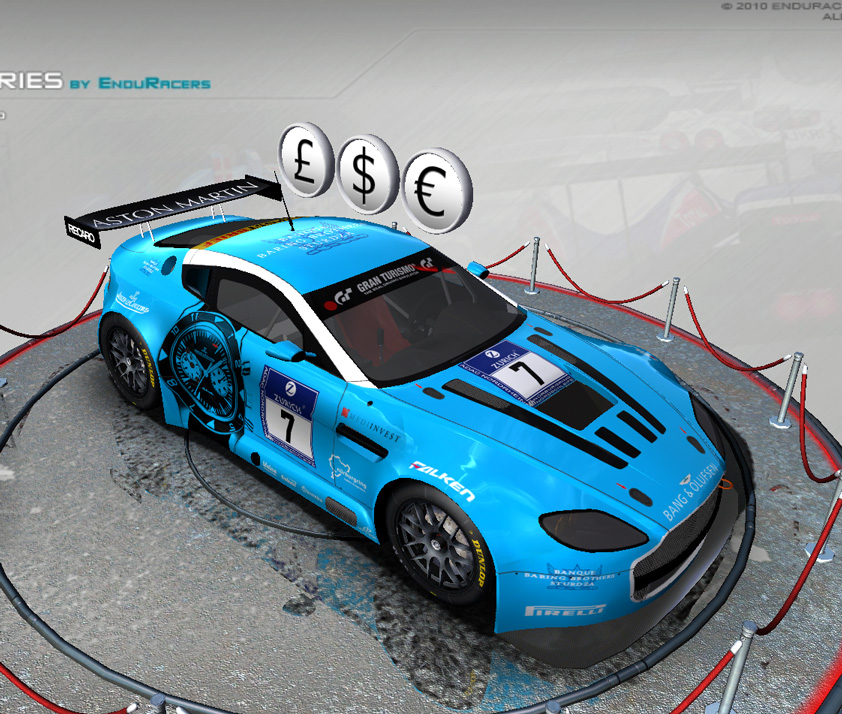Screen dimensions: 842x714
Task: Choose the euro coin icon
Action: 434,191
